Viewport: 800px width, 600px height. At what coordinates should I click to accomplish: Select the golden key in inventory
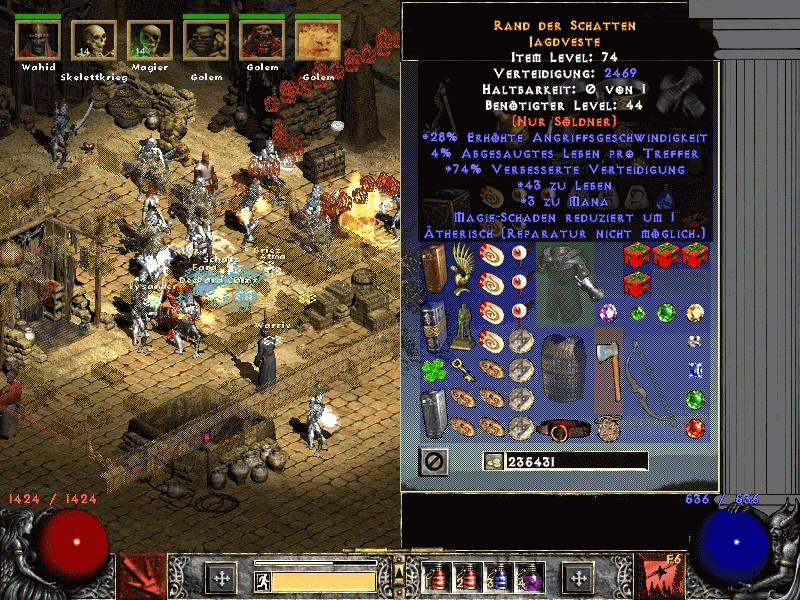[461, 371]
